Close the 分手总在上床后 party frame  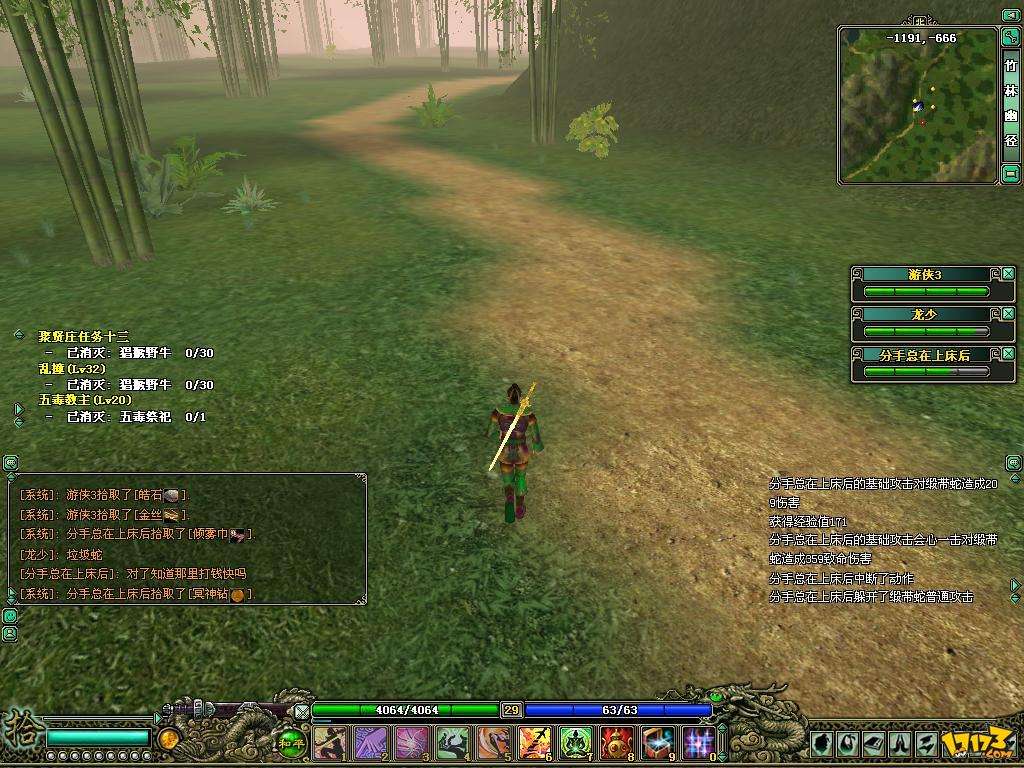click(x=1008, y=354)
